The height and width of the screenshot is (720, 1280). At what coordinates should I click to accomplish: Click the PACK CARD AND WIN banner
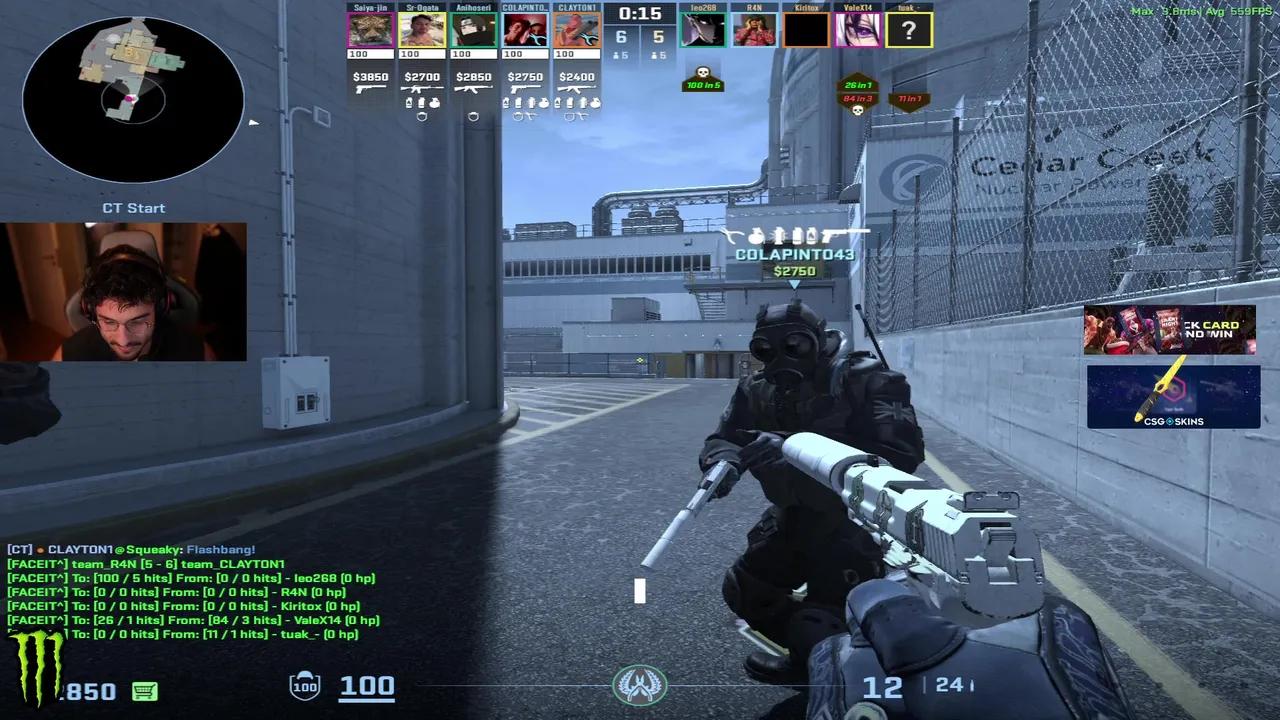coord(1170,328)
